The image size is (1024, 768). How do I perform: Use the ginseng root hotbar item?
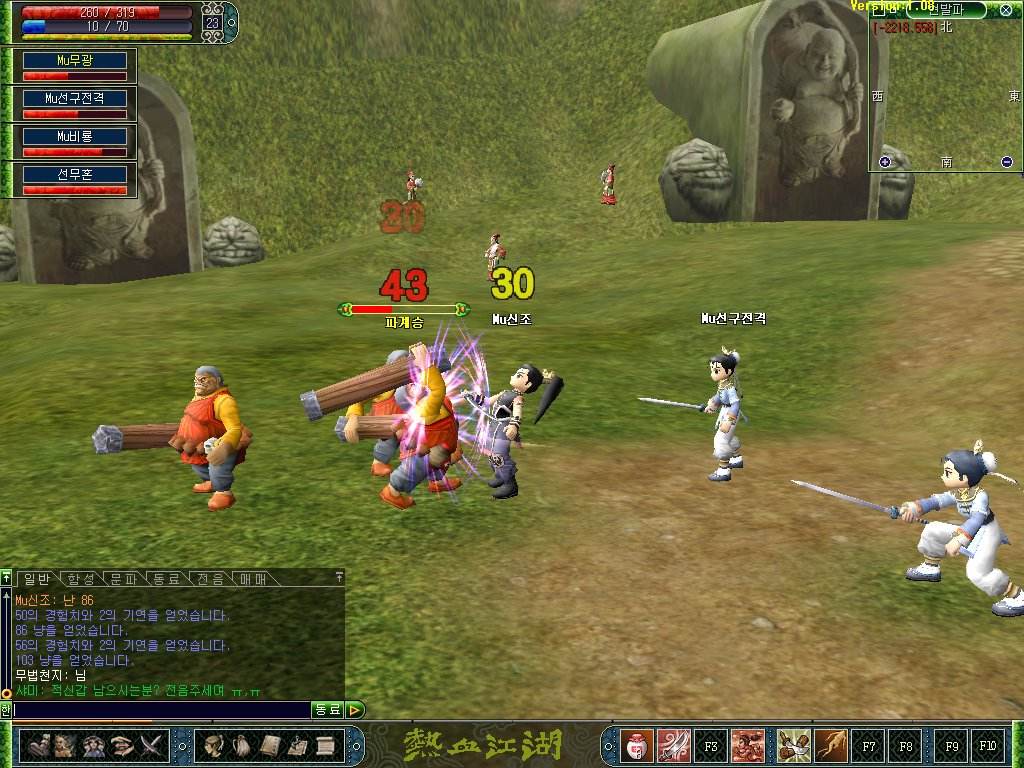coord(830,745)
